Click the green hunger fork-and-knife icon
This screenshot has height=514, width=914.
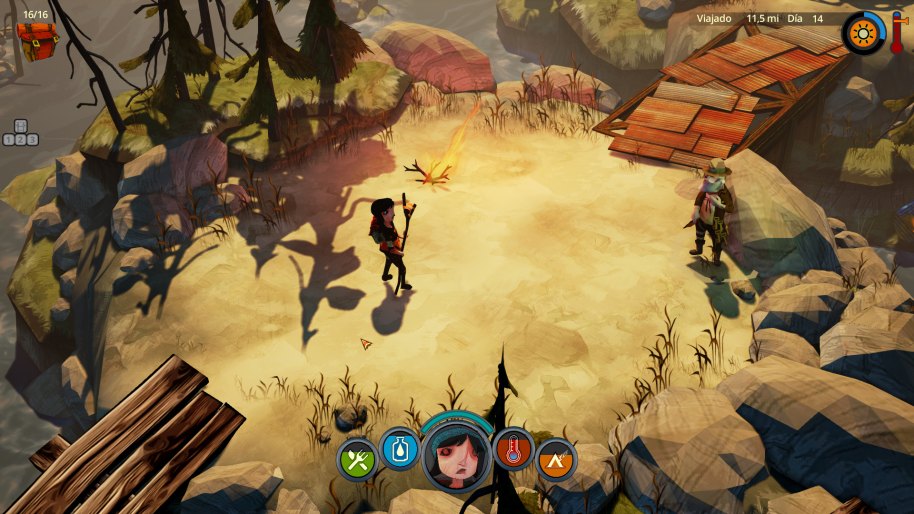[357, 460]
